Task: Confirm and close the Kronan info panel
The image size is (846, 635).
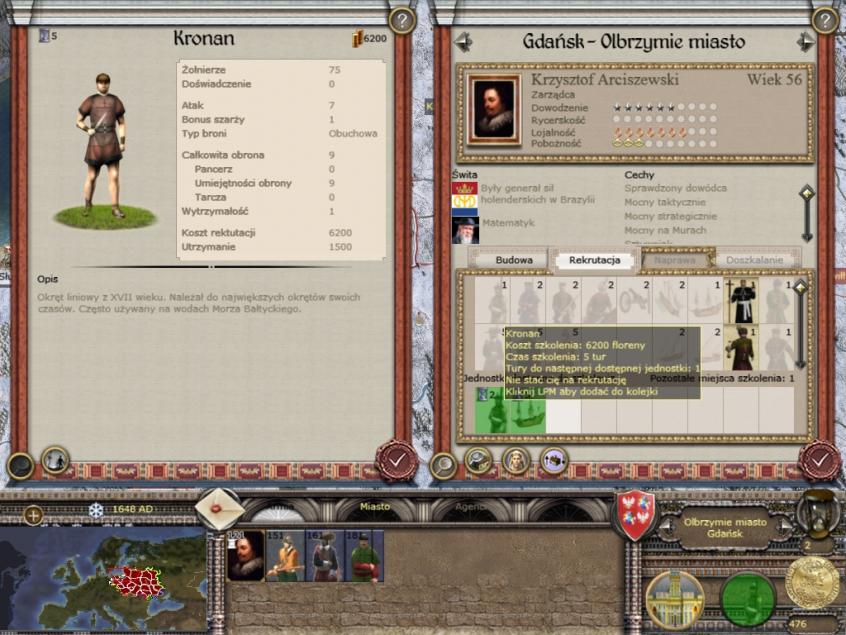Action: coord(396,461)
